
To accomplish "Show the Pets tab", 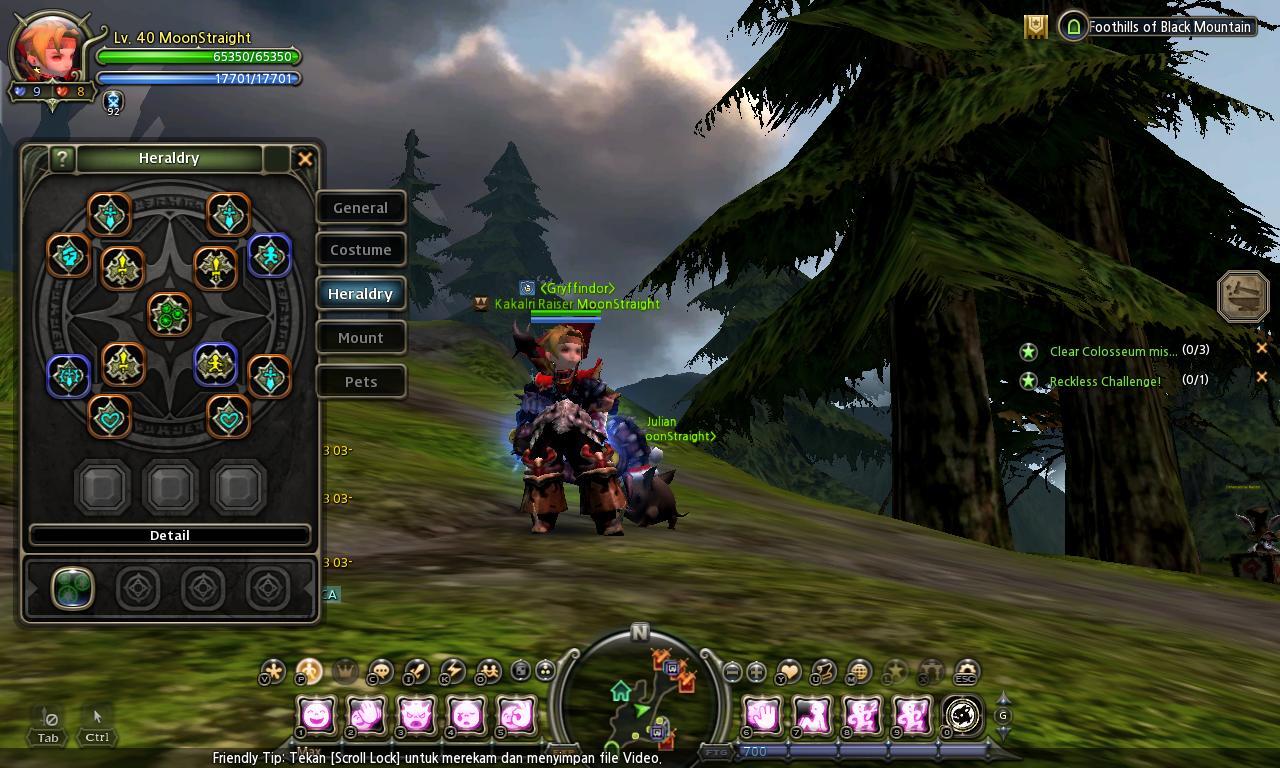I will 360,382.
